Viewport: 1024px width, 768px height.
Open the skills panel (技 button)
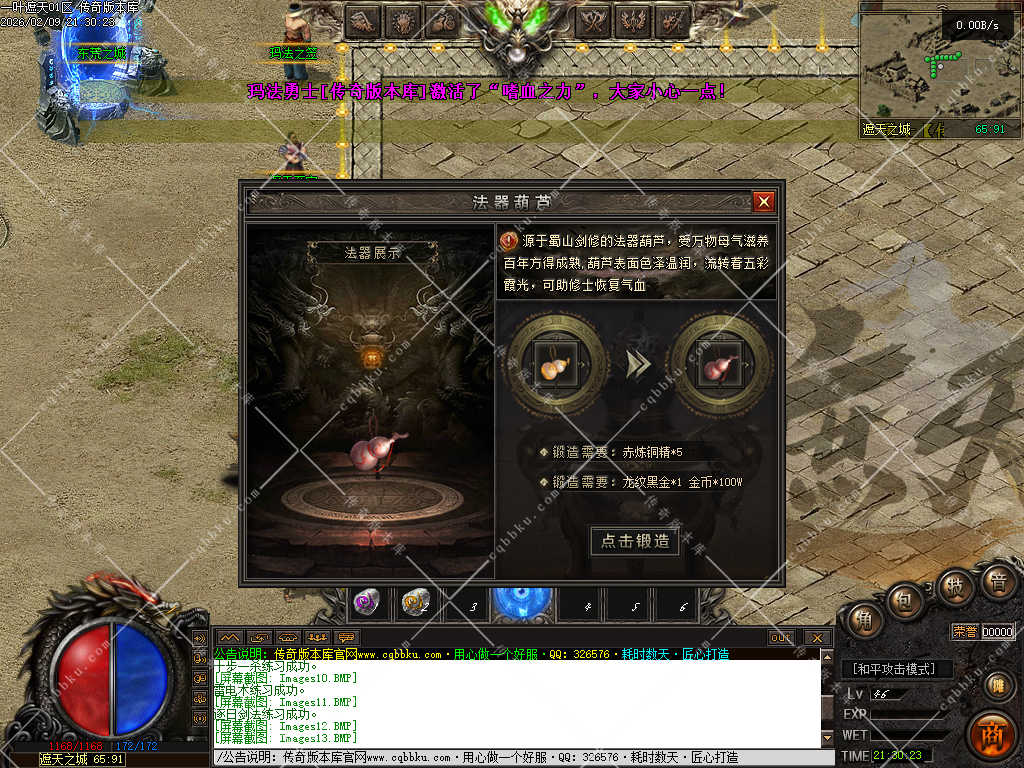click(x=954, y=585)
